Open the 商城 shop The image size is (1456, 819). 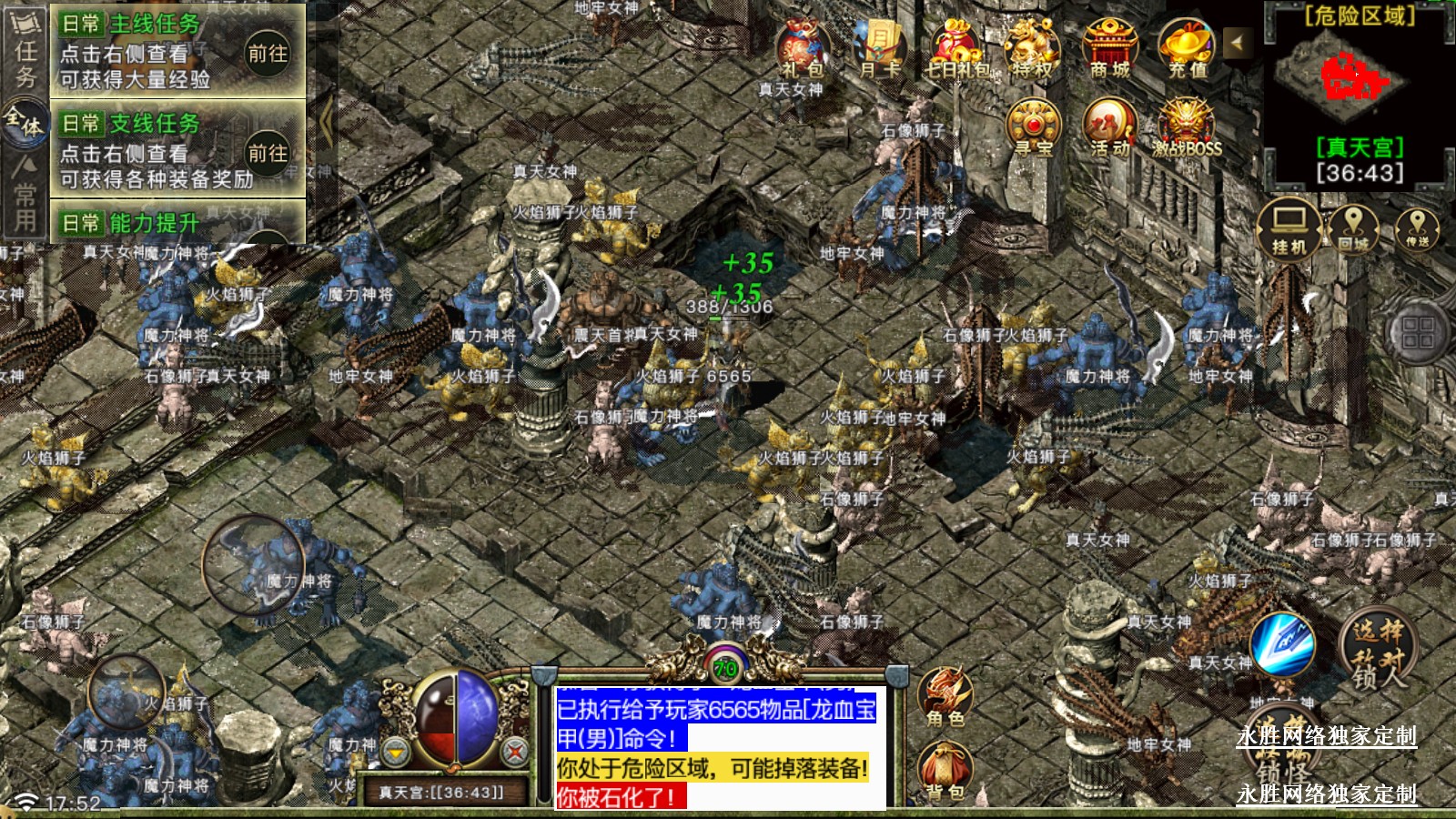(x=1110, y=50)
